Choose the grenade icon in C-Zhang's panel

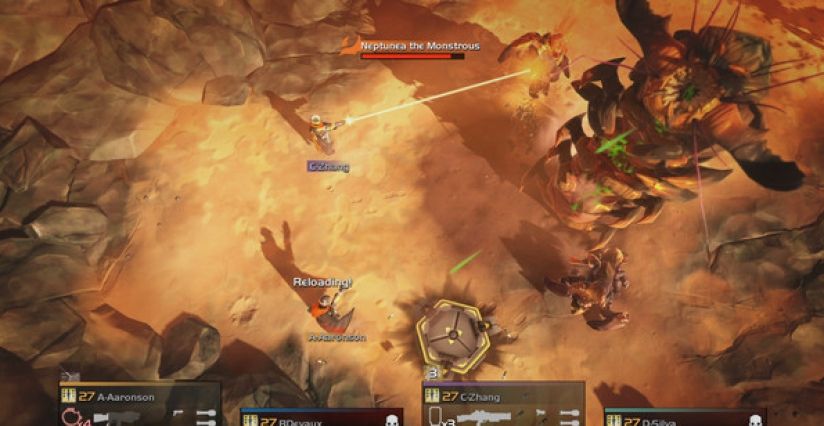click(436, 415)
